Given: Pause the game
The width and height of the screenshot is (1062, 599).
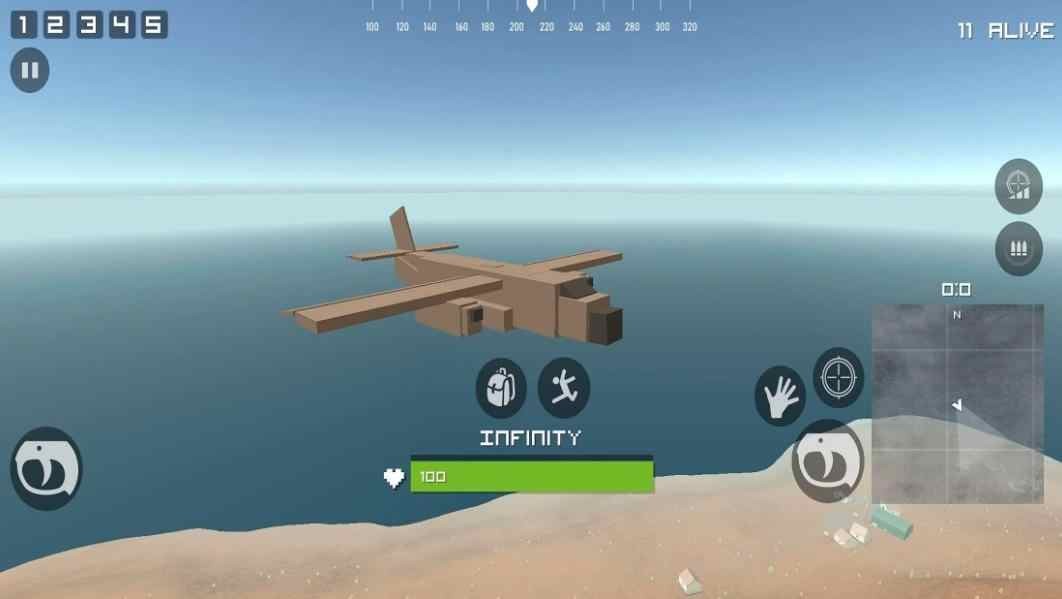Looking at the screenshot, I should click(x=29, y=71).
